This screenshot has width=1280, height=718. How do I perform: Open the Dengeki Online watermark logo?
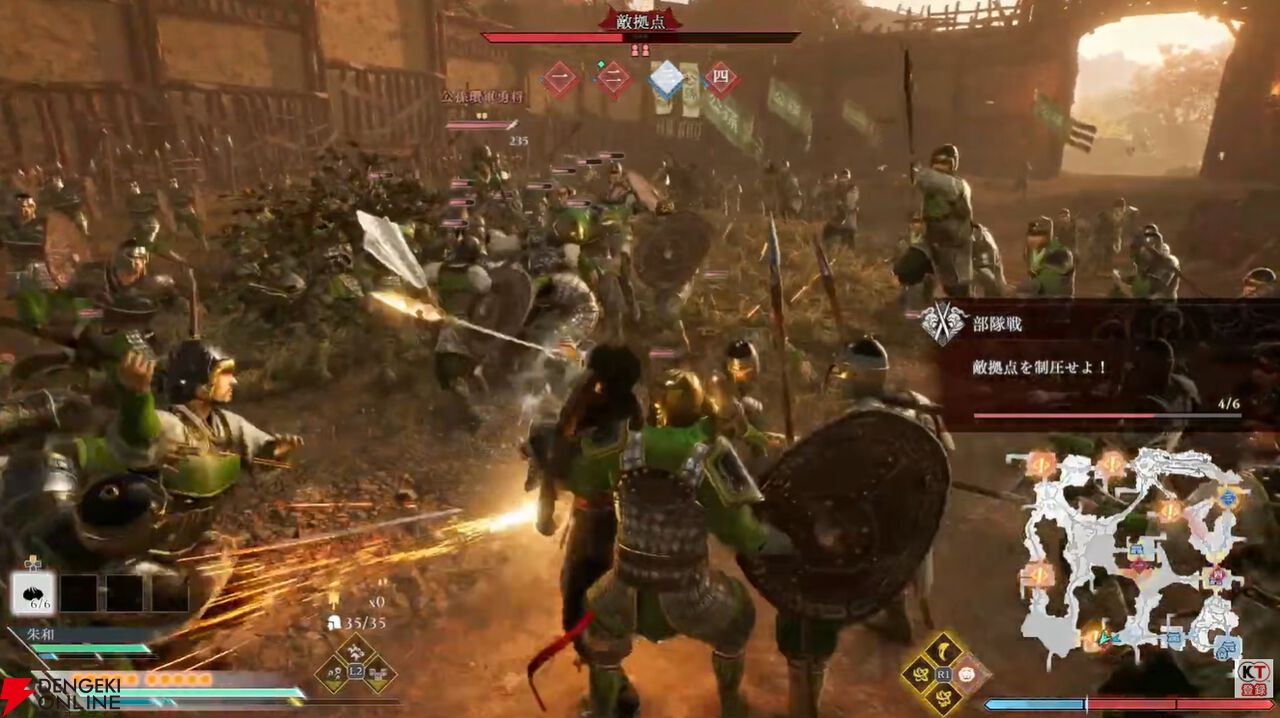tap(60, 692)
